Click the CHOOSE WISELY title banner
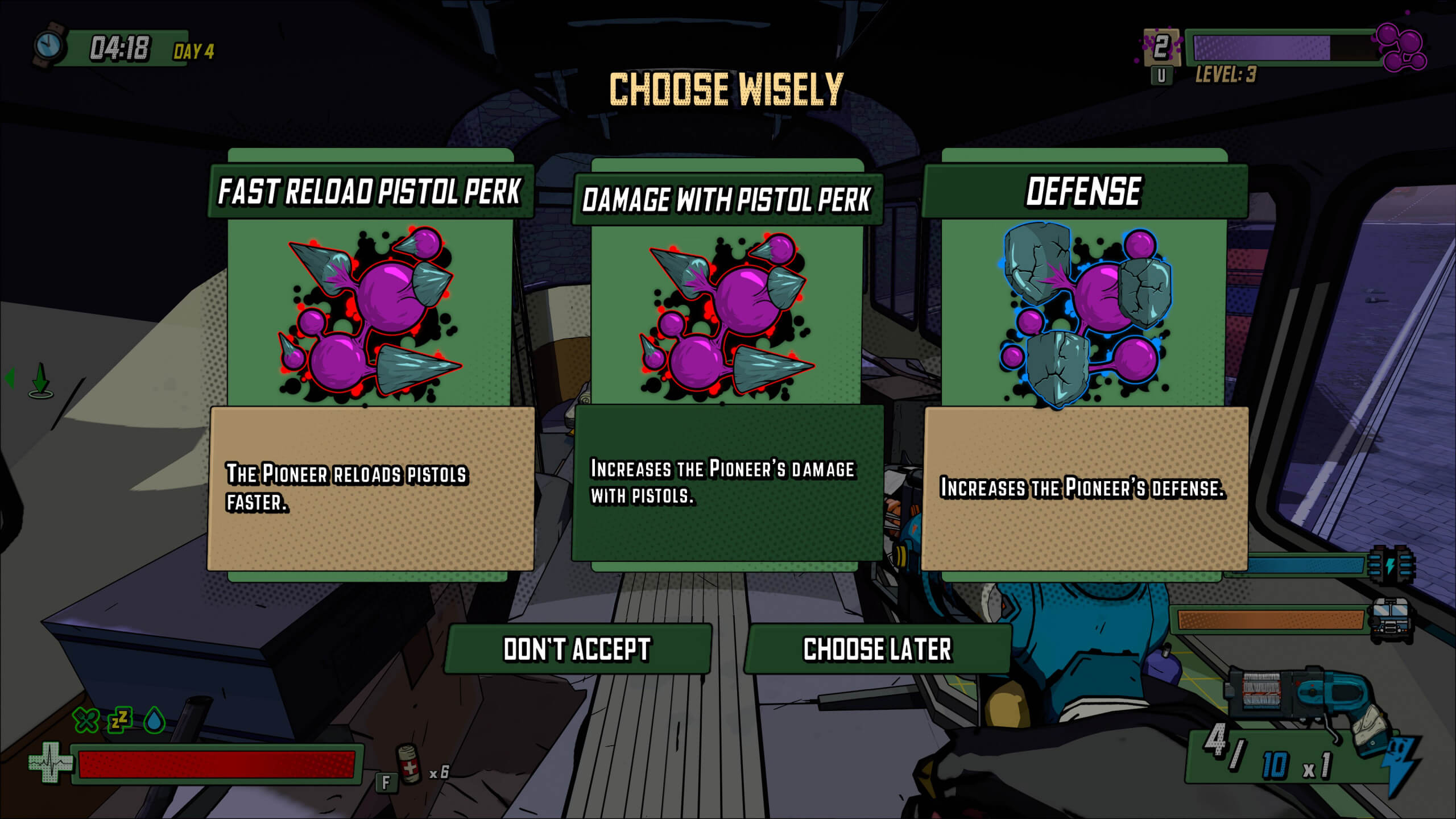Screen dimensions: 1456x819 tap(727, 88)
